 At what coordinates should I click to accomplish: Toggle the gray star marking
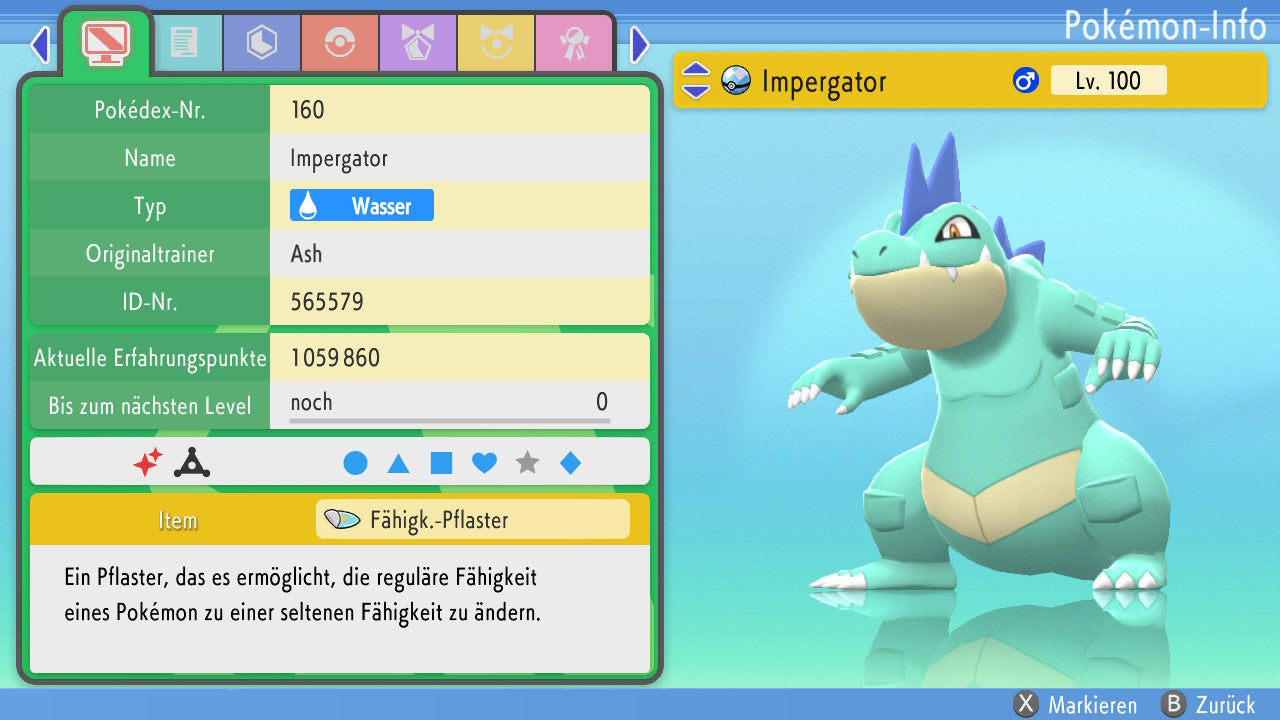527,463
